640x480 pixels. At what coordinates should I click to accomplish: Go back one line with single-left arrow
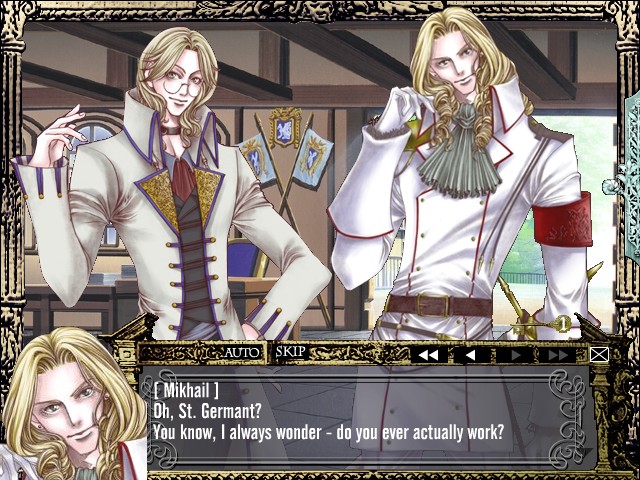(471, 354)
